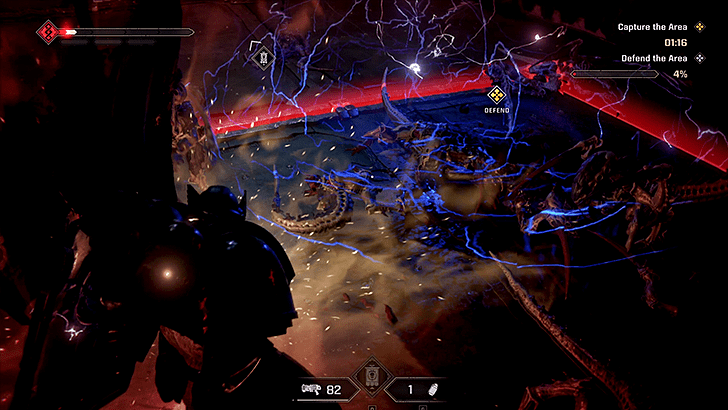
Task: Click the yellow DEFEND waypoint marker
Action: (495, 95)
